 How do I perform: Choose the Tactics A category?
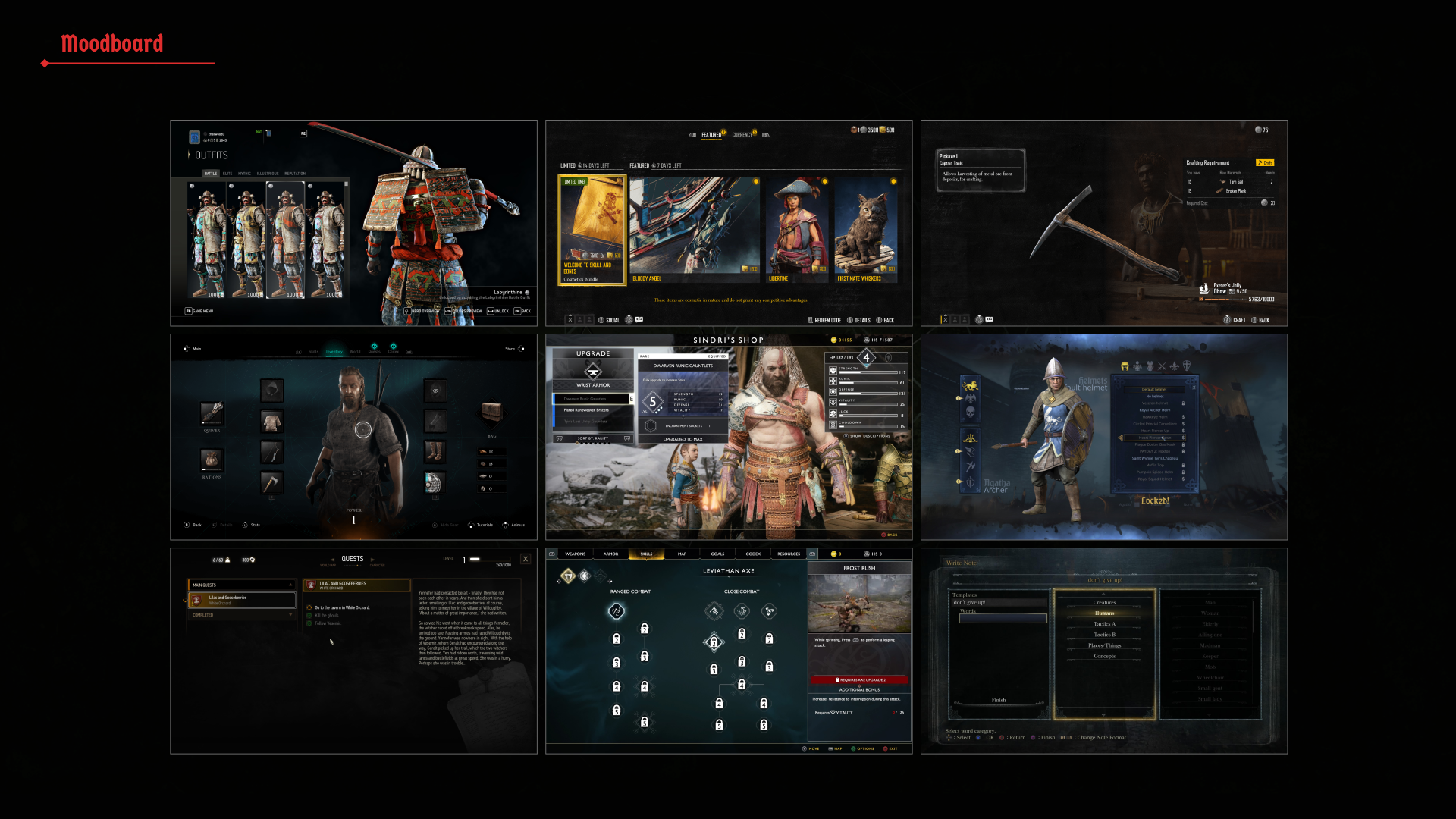tap(1104, 624)
